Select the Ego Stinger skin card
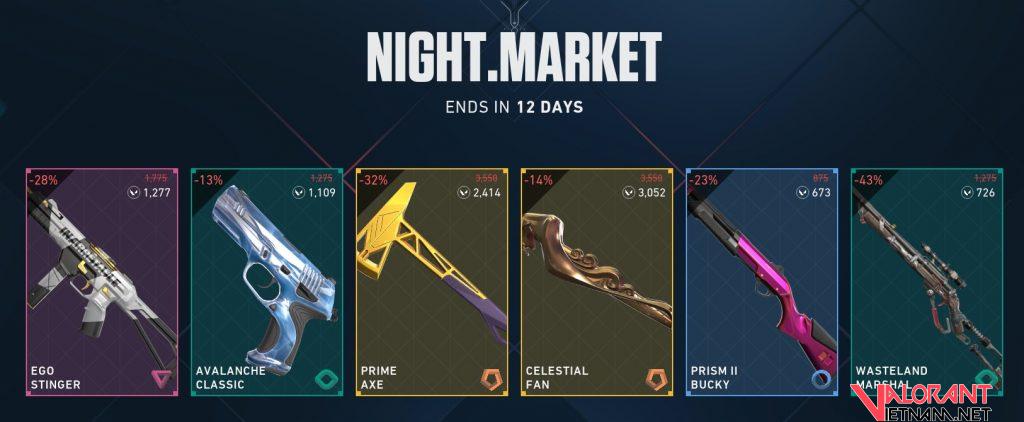The width and height of the screenshot is (1024, 422). point(101,282)
